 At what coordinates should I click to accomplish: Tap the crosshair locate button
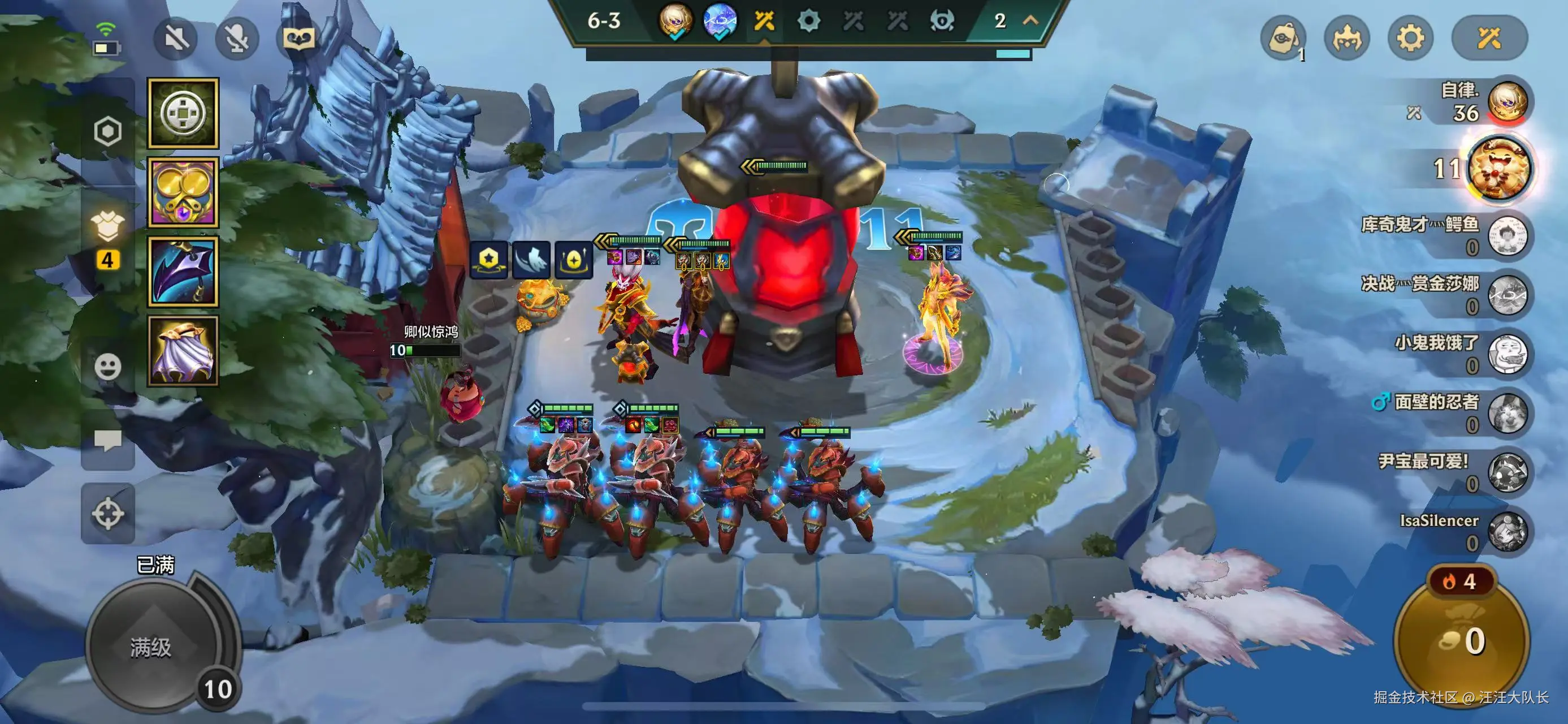coord(108,514)
